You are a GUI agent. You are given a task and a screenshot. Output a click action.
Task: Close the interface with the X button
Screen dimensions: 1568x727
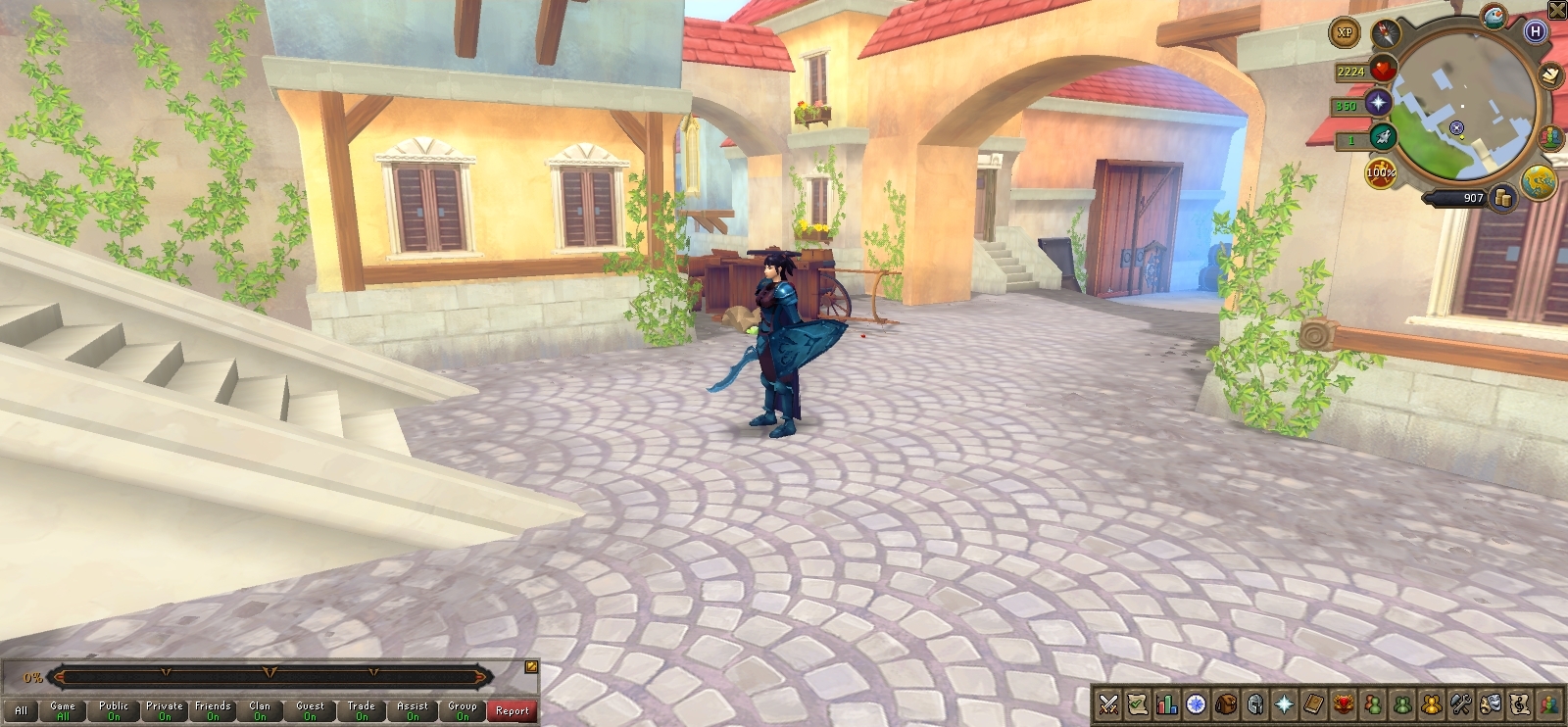pyautogui.click(x=1557, y=10)
